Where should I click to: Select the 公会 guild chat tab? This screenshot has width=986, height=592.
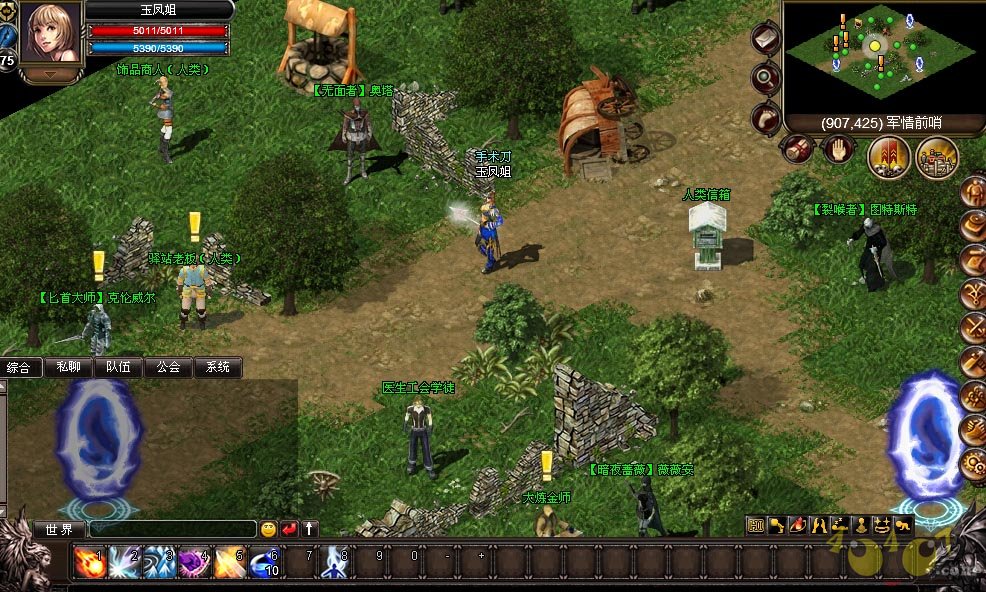coord(168,367)
